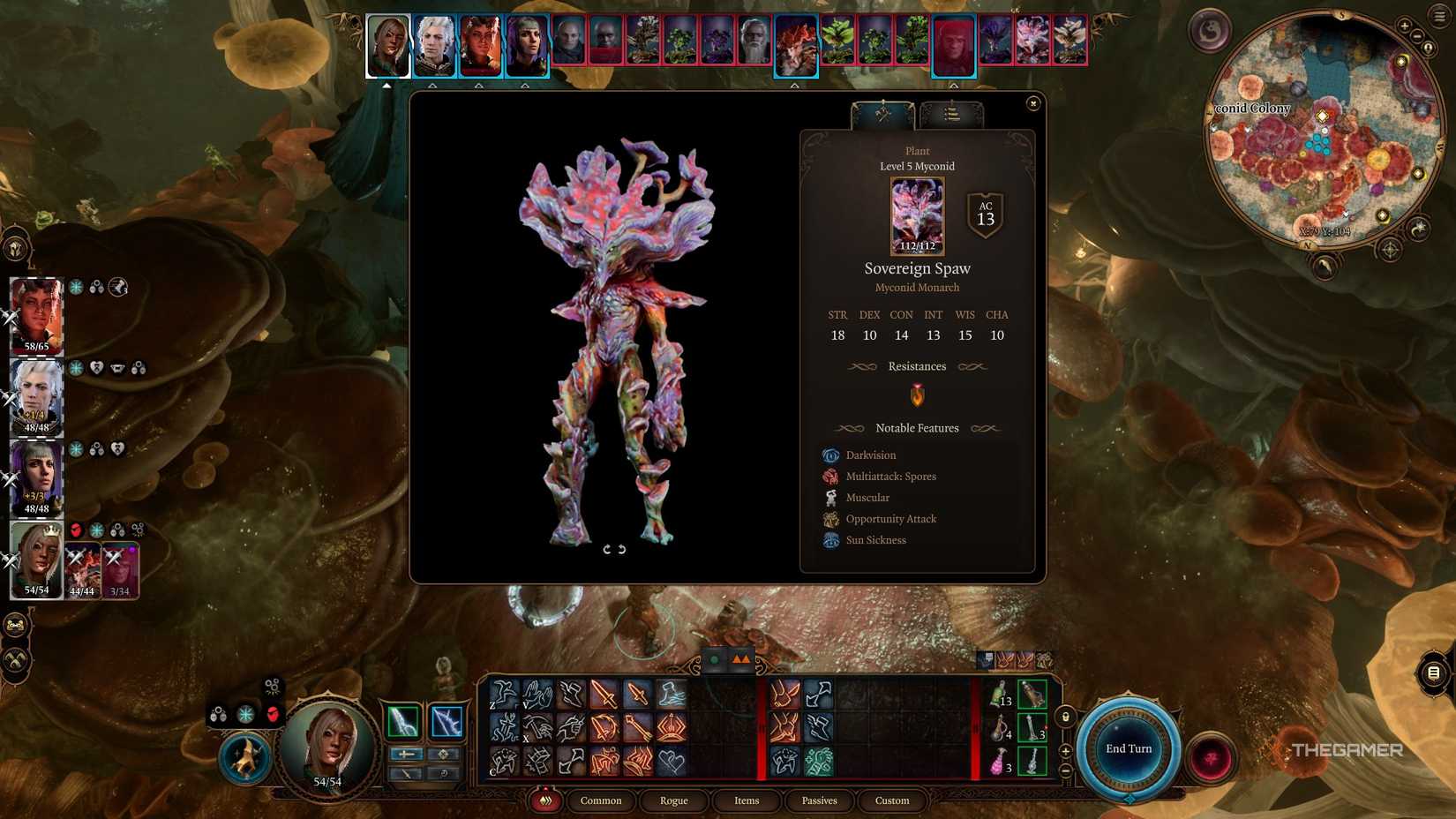Open the features list tab on the examine panel
Viewport: 1456px width, 819px height.
949,112
